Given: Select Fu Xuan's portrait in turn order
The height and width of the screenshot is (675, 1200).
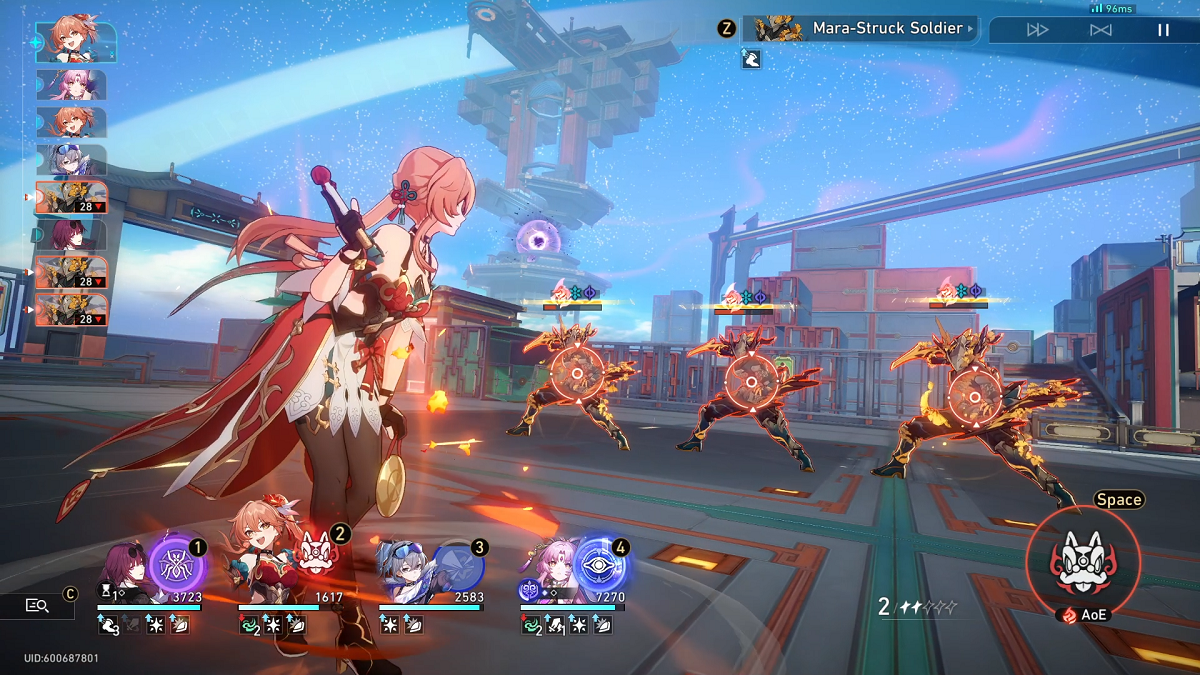Looking at the screenshot, I should point(71,84).
